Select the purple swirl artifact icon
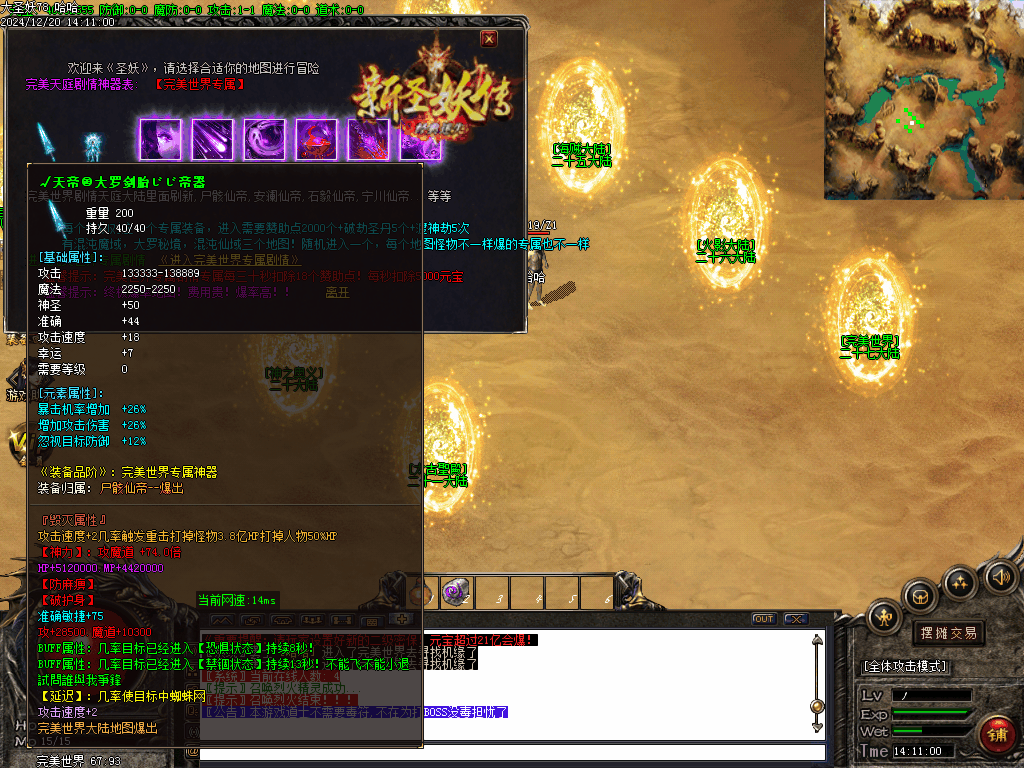Image resolution: width=1024 pixels, height=768 pixels. click(265, 140)
